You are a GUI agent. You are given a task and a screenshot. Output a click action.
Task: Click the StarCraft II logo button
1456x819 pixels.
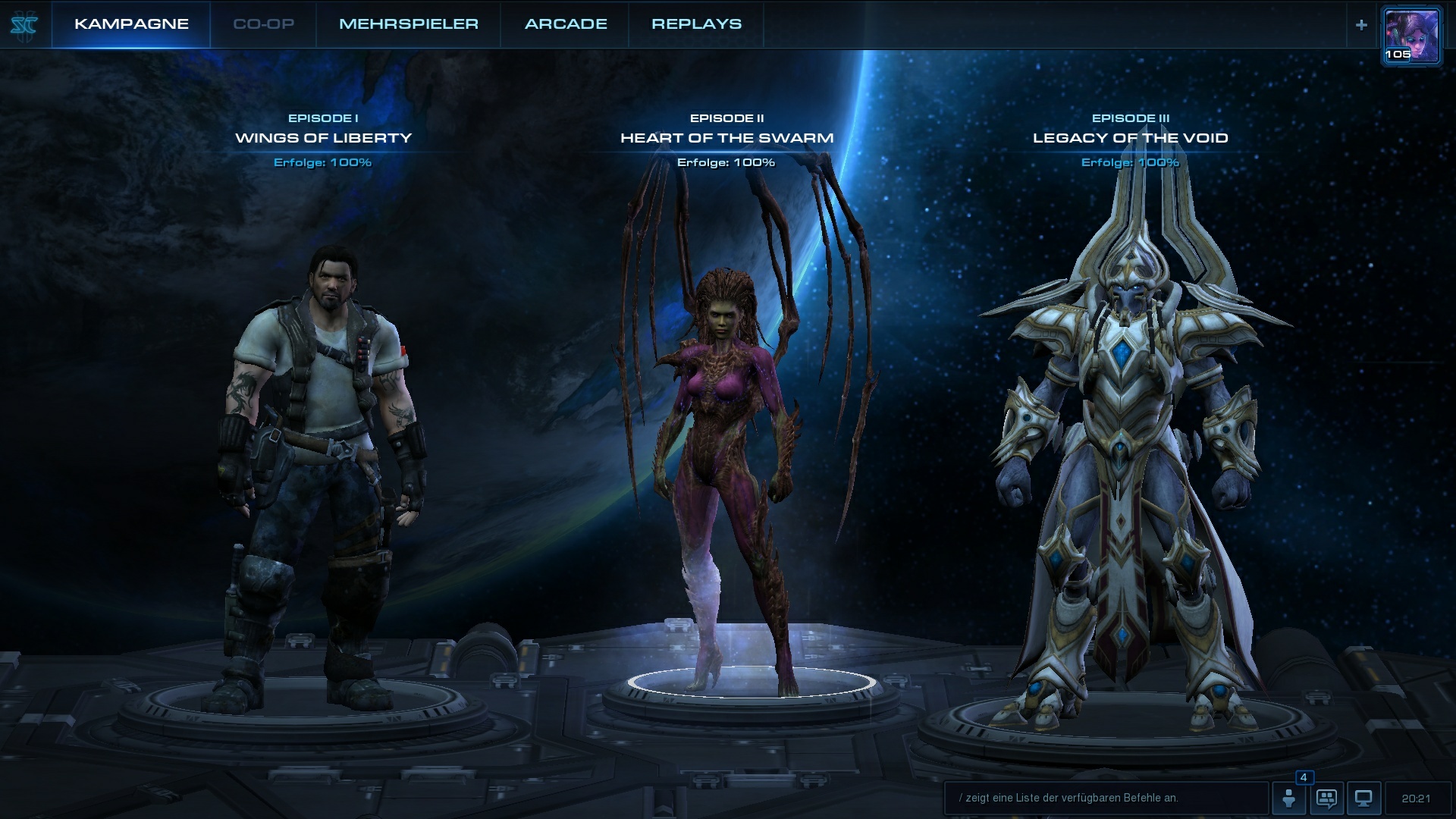(24, 24)
